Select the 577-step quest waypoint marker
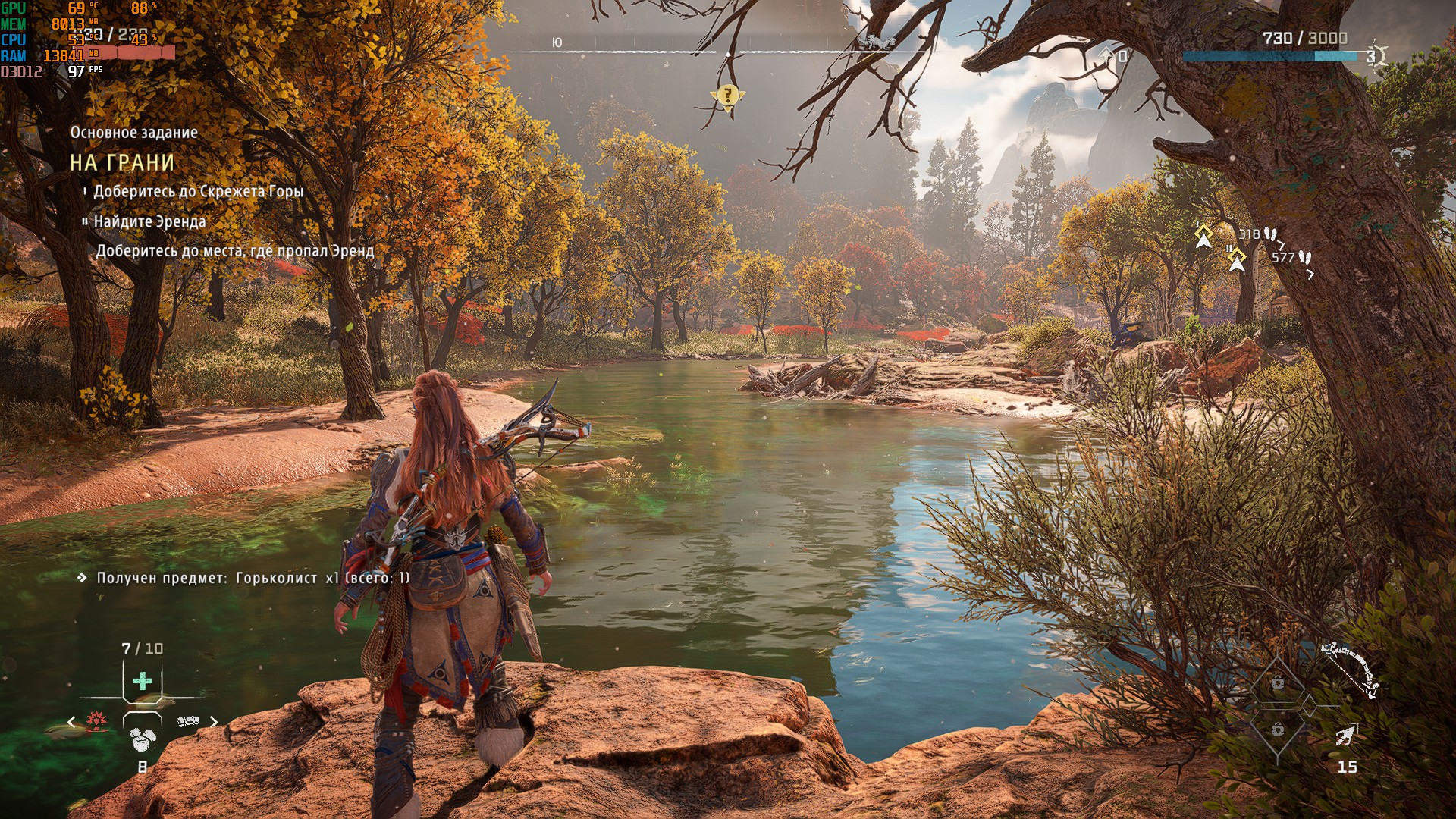1456x819 pixels. click(1237, 259)
